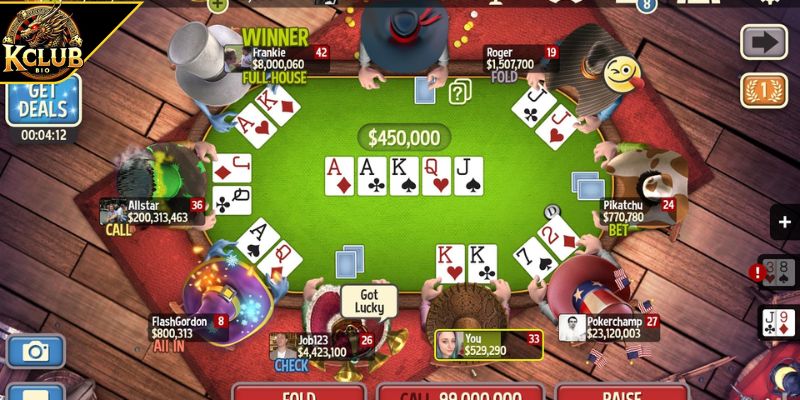800x400 pixels.
Task: Open your own player nameplate
Action: click(488, 345)
